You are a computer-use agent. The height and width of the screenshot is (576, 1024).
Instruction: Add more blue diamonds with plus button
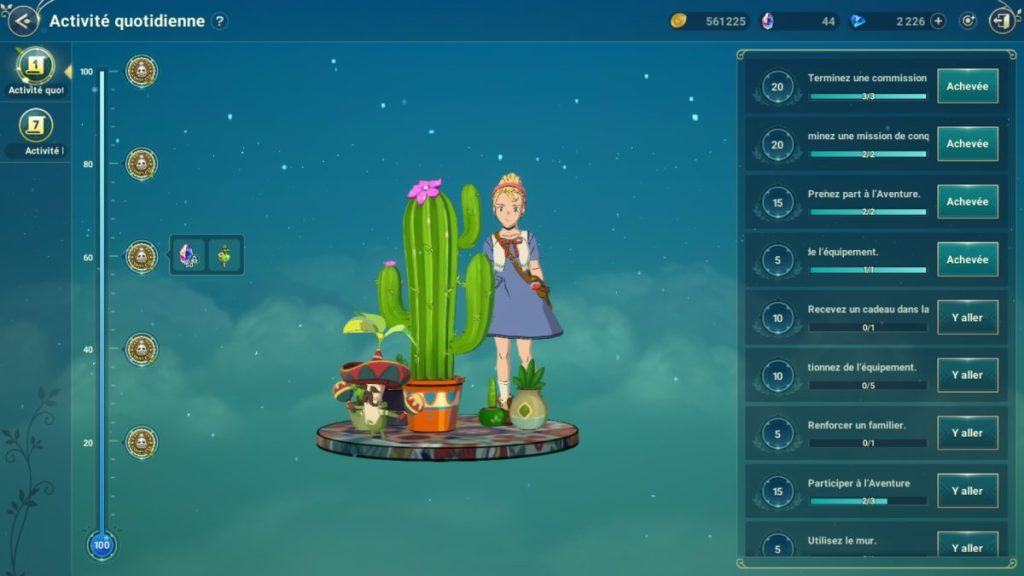(937, 21)
